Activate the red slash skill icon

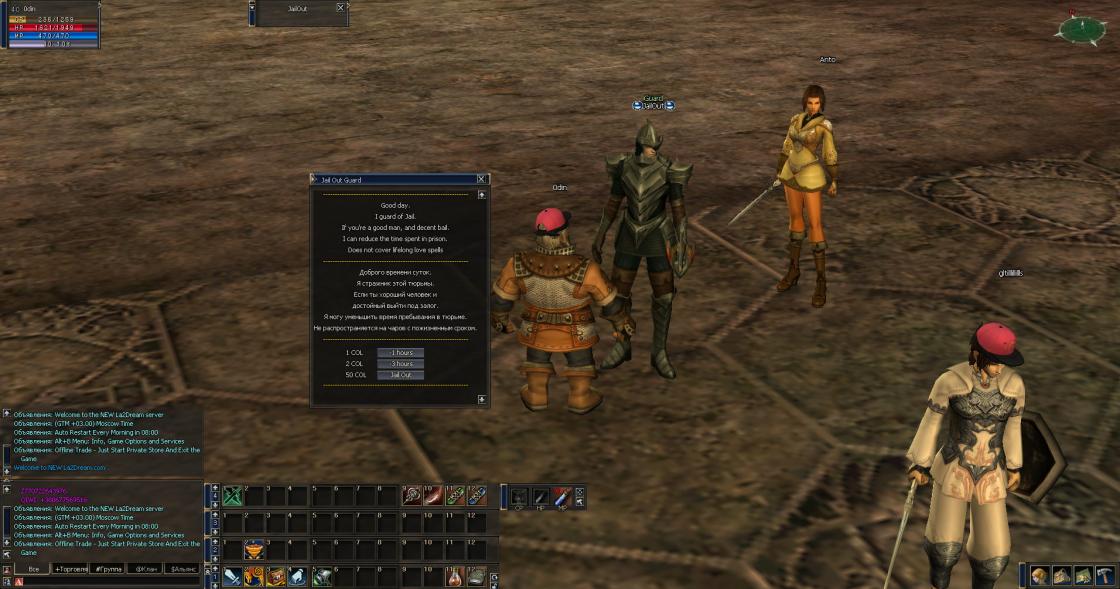click(433, 496)
